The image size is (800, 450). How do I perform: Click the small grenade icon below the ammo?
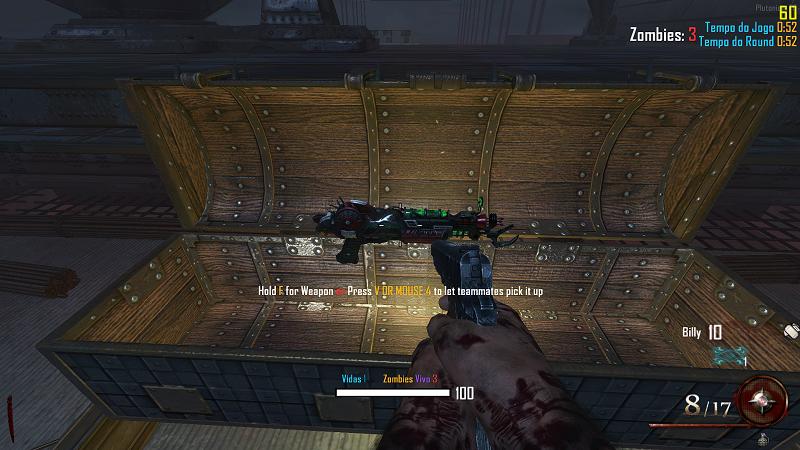coord(763,439)
